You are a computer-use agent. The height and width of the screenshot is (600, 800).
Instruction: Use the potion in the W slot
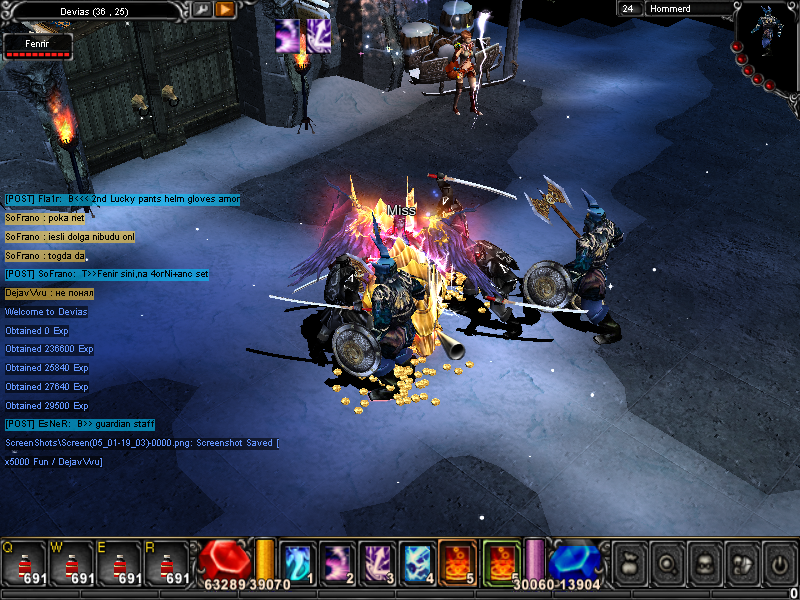pyautogui.click(x=72, y=563)
